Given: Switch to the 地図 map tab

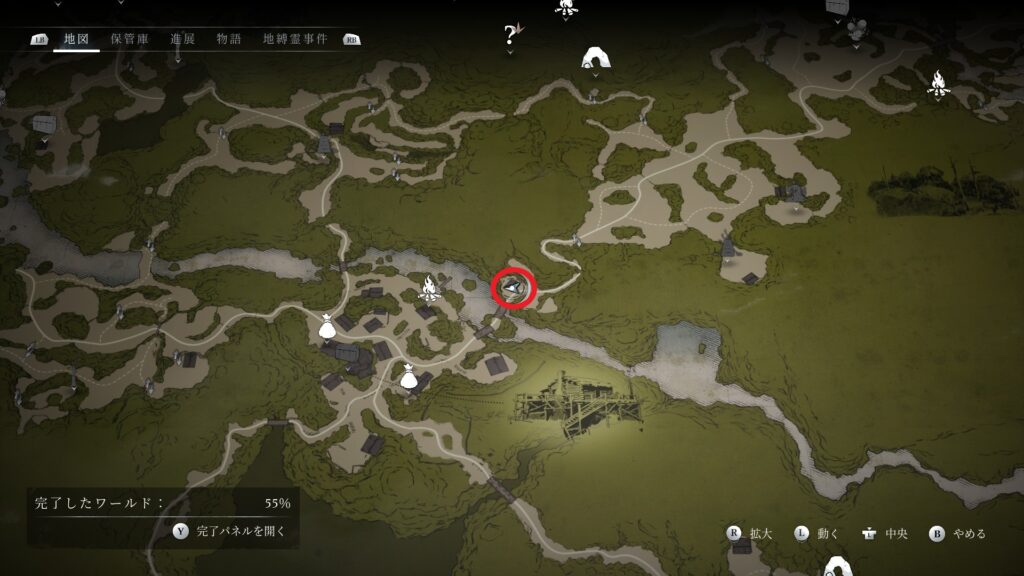Looking at the screenshot, I should 77,39.
